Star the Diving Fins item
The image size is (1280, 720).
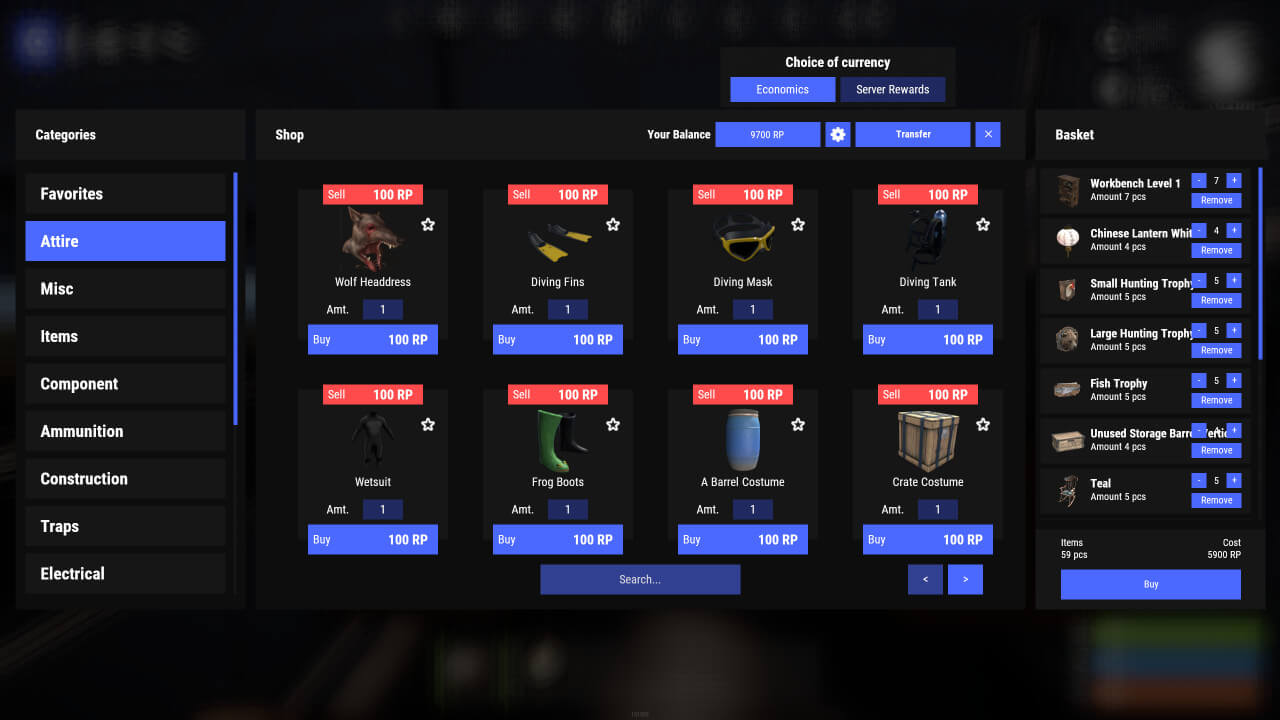(x=613, y=225)
